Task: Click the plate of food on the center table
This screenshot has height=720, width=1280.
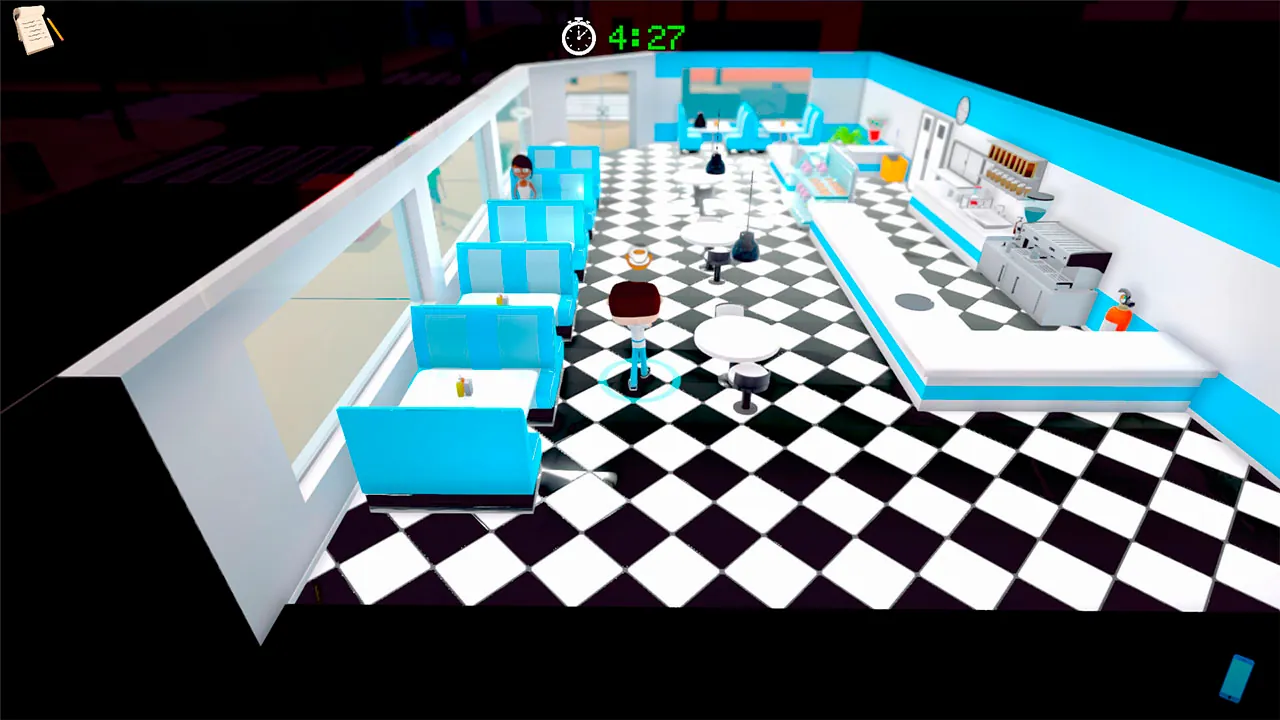Action: point(637,256)
